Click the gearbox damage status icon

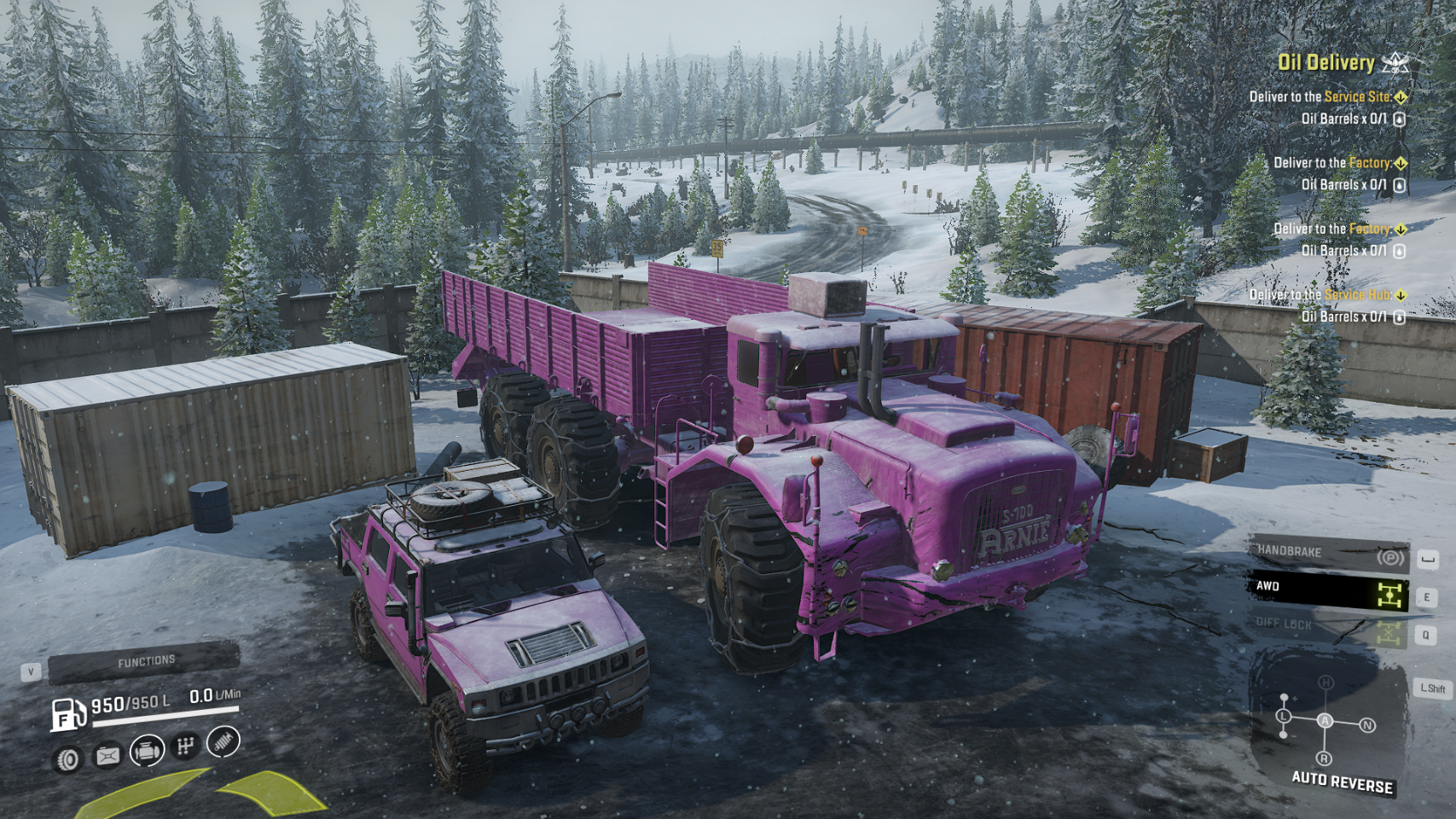point(184,746)
